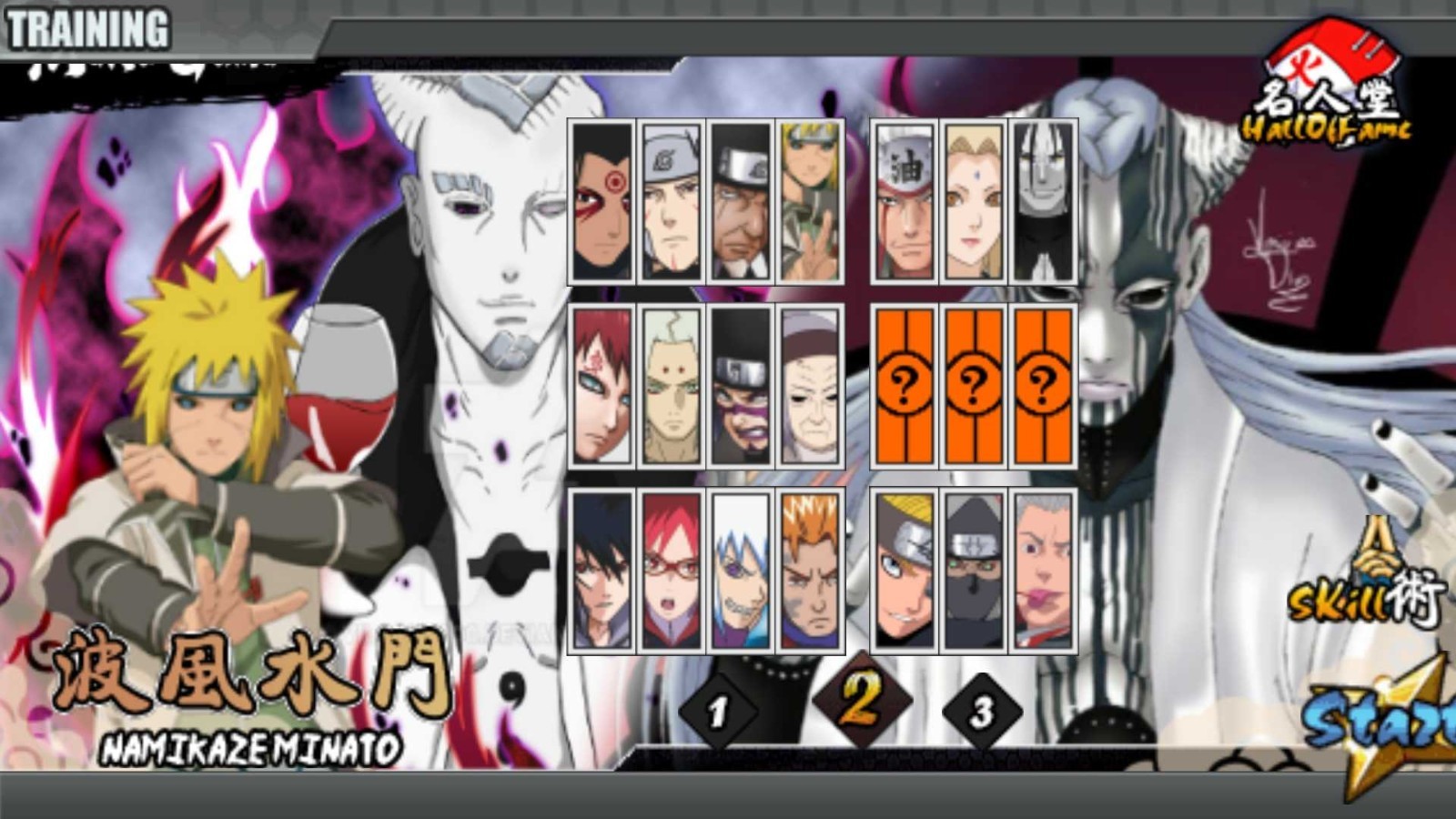The image size is (1456, 819).
Task: Choose Minato making the peace sign
Action: [809, 203]
